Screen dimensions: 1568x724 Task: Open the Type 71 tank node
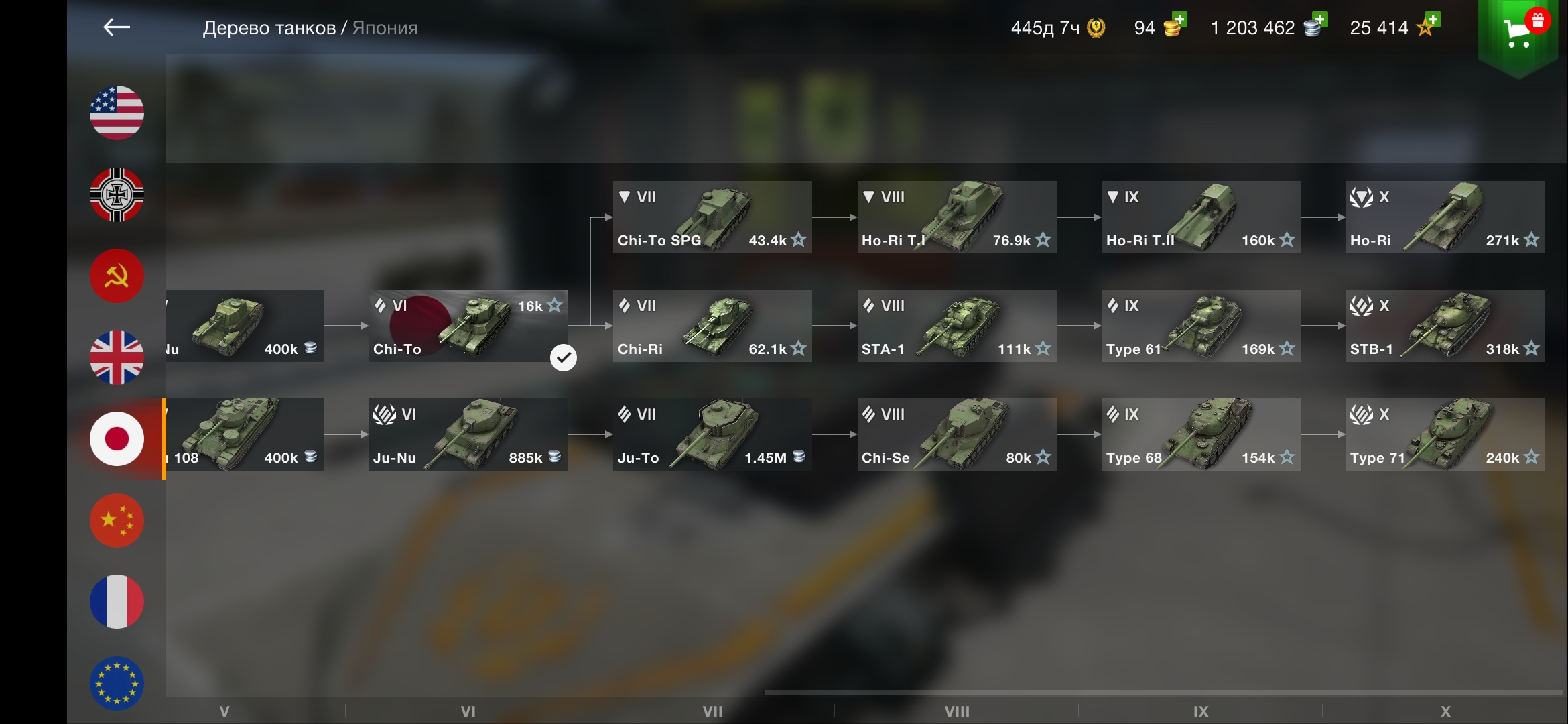pos(1445,434)
